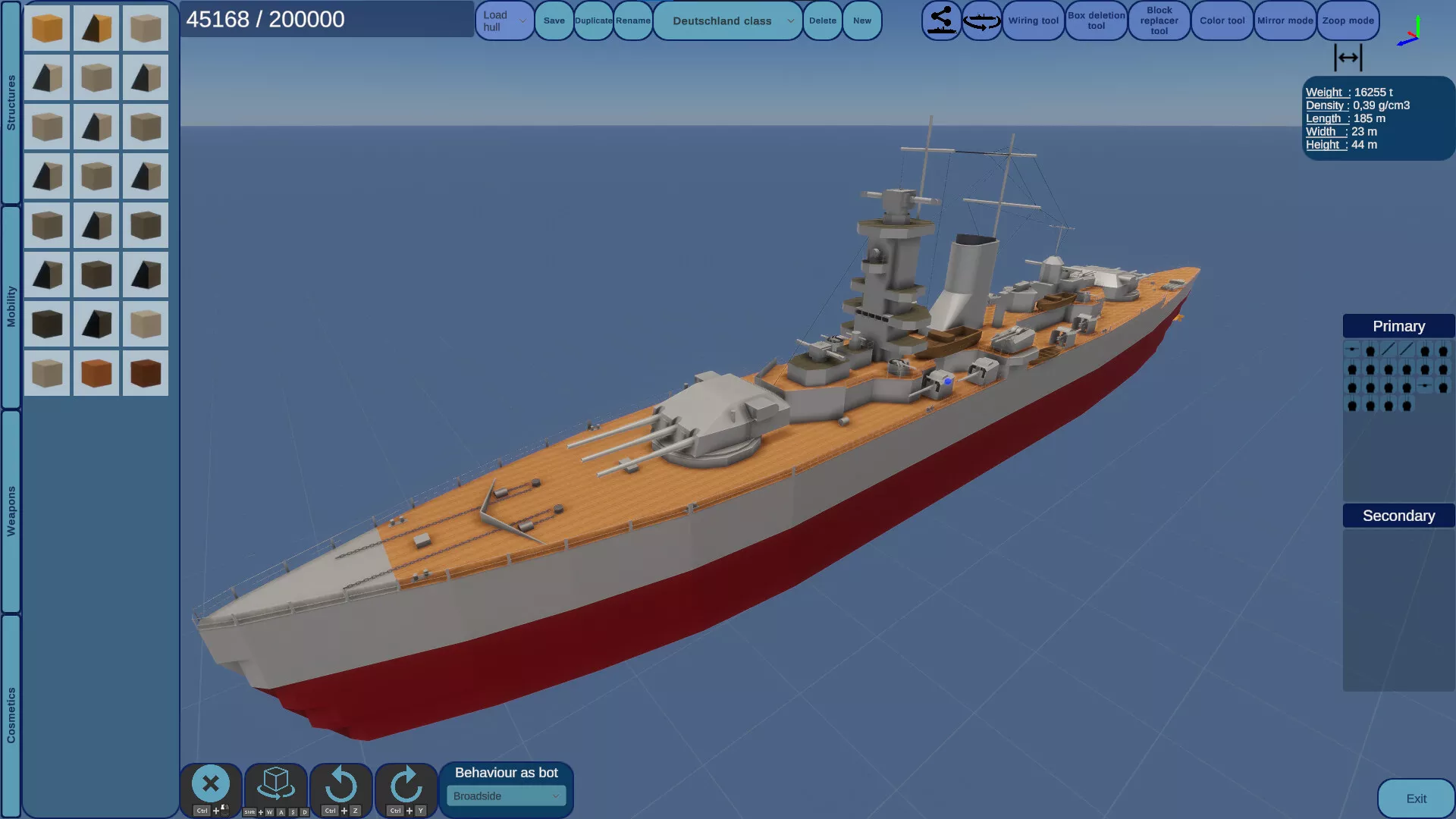The image size is (1456, 819).
Task: Enable Zoop mode
Action: tap(1348, 21)
